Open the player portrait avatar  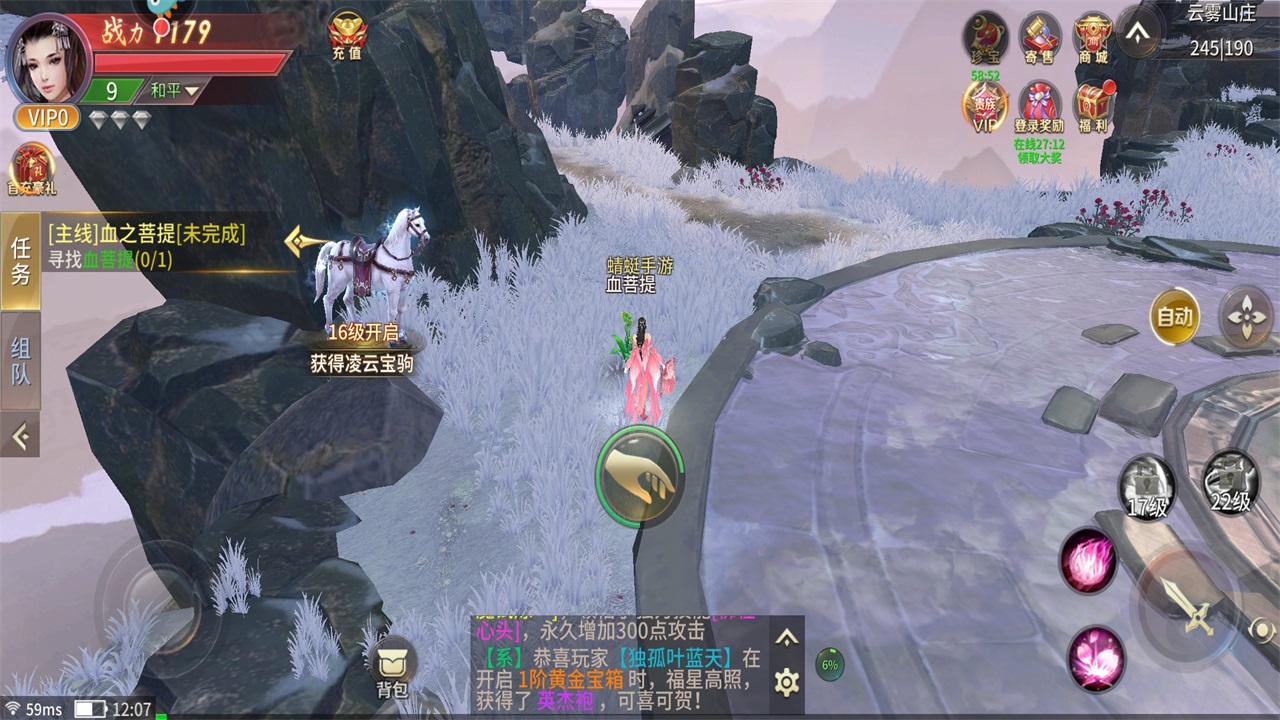point(48,58)
